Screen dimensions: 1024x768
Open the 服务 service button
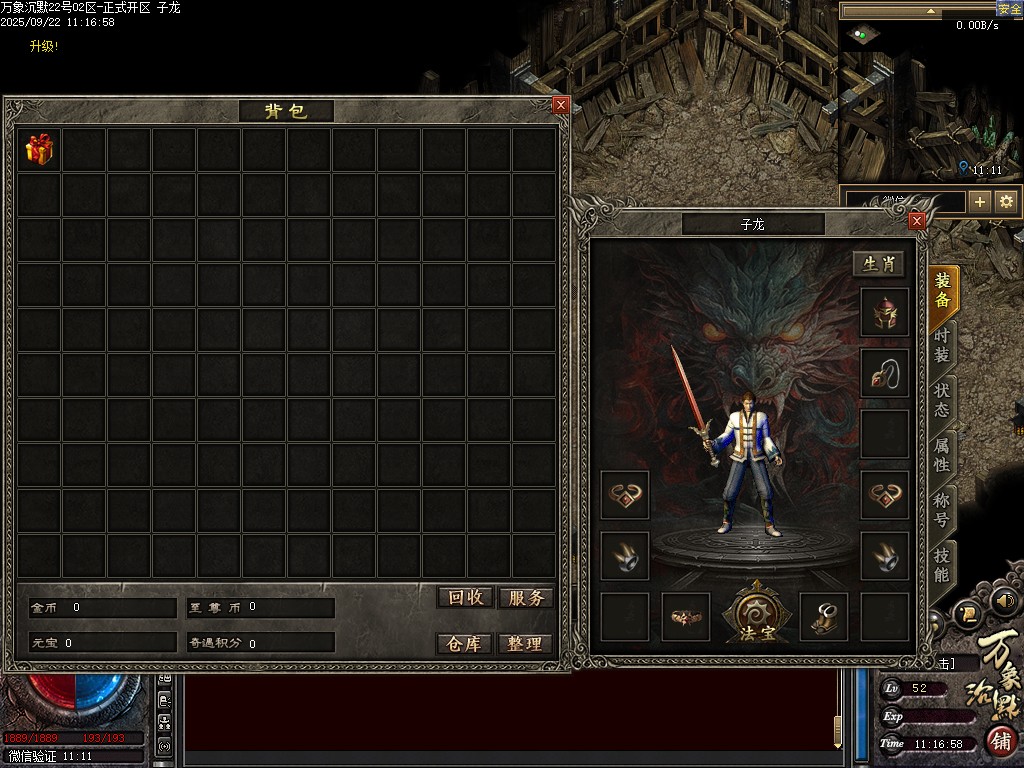pos(525,597)
